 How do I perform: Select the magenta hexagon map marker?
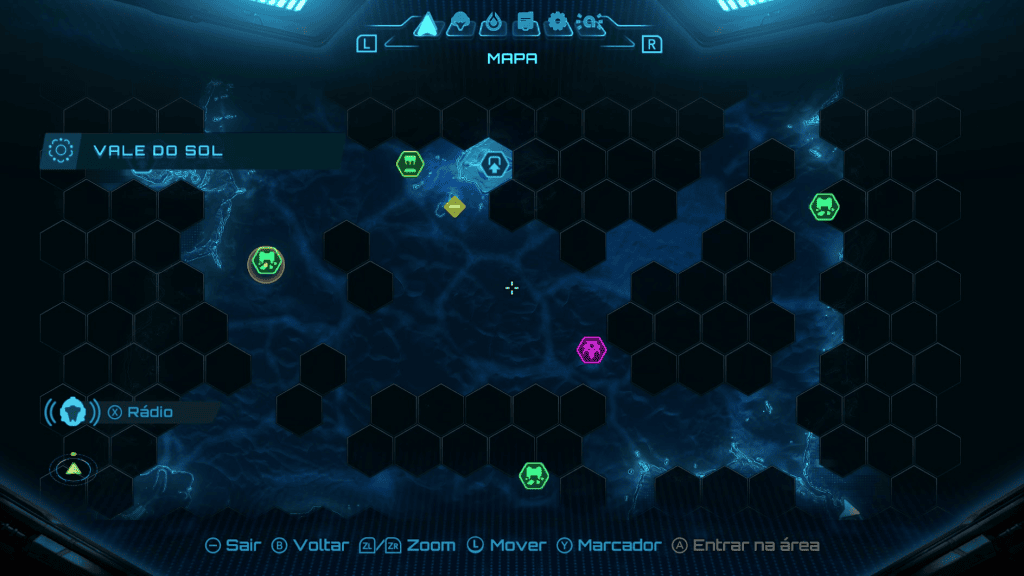pyautogui.click(x=591, y=350)
